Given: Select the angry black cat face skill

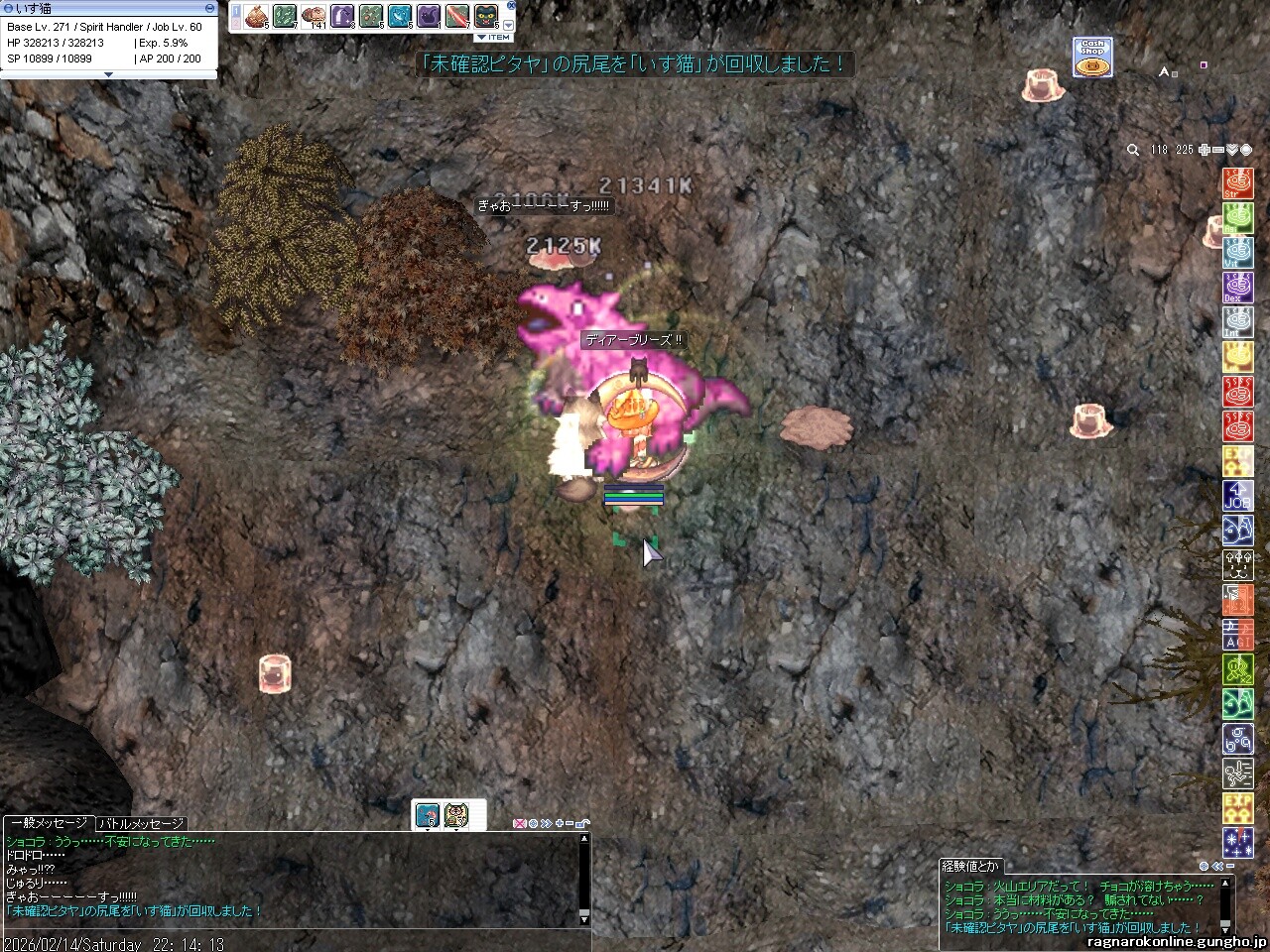Looking at the screenshot, I should (x=486, y=16).
